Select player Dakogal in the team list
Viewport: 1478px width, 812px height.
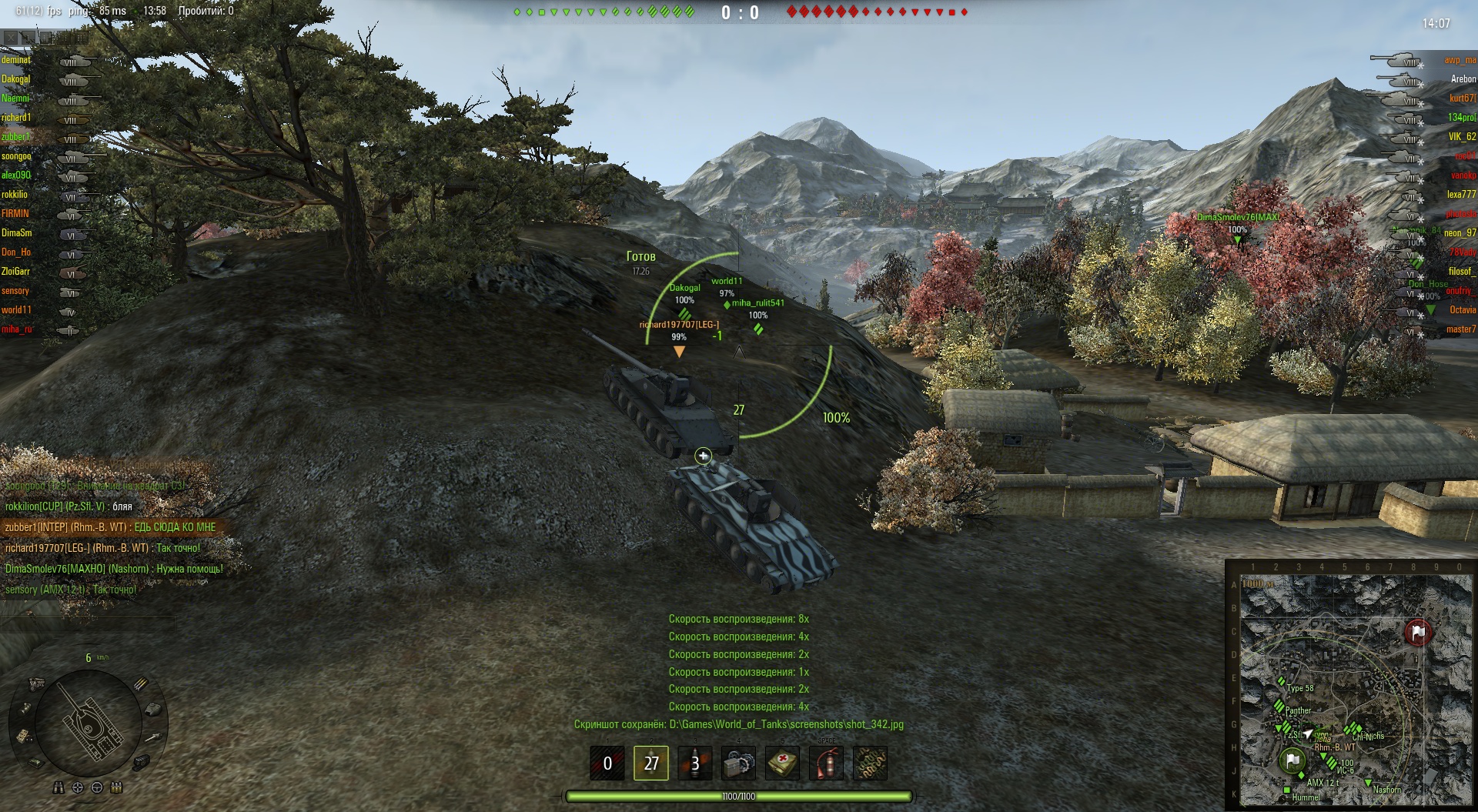tap(16, 79)
